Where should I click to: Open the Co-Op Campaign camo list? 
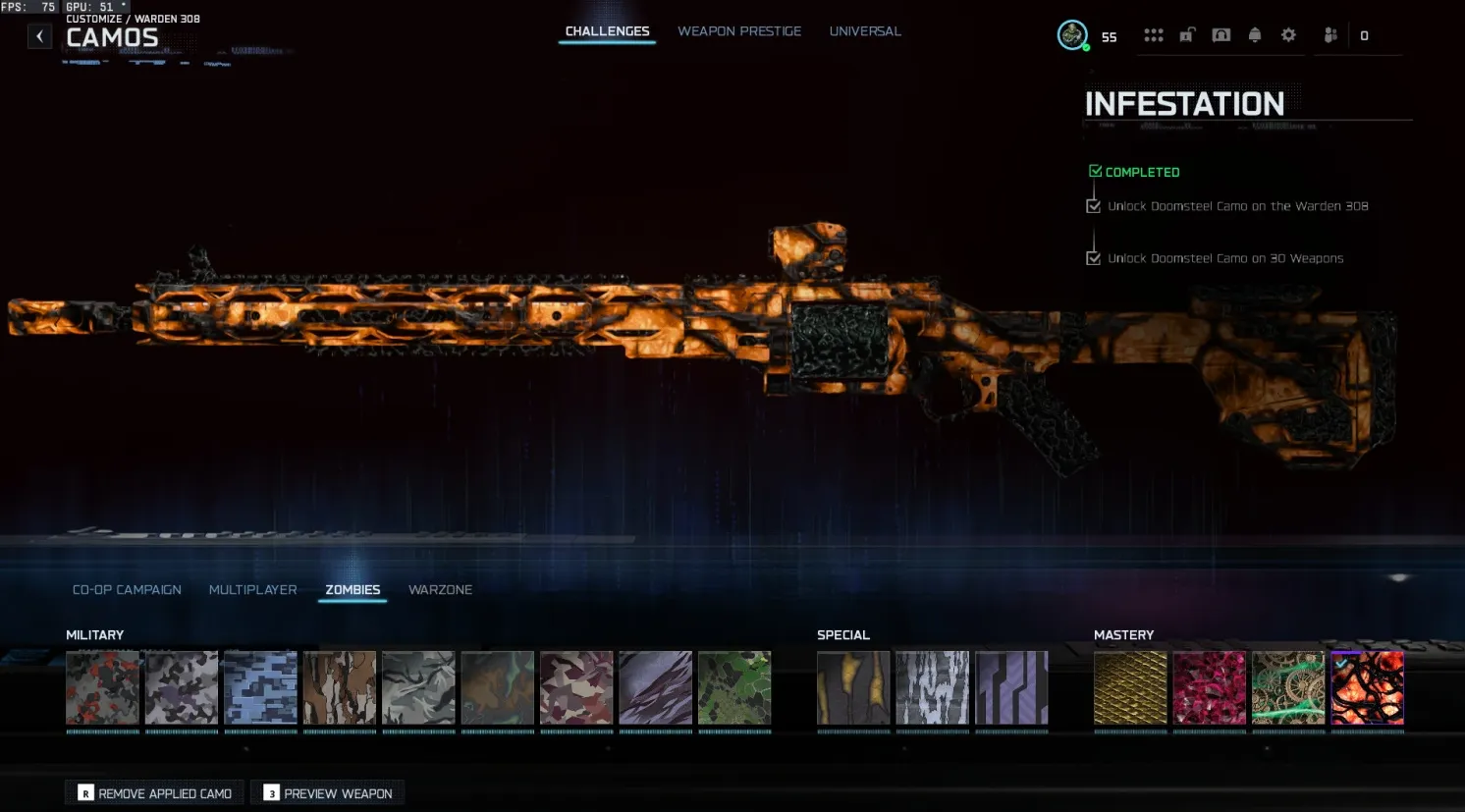(x=127, y=589)
